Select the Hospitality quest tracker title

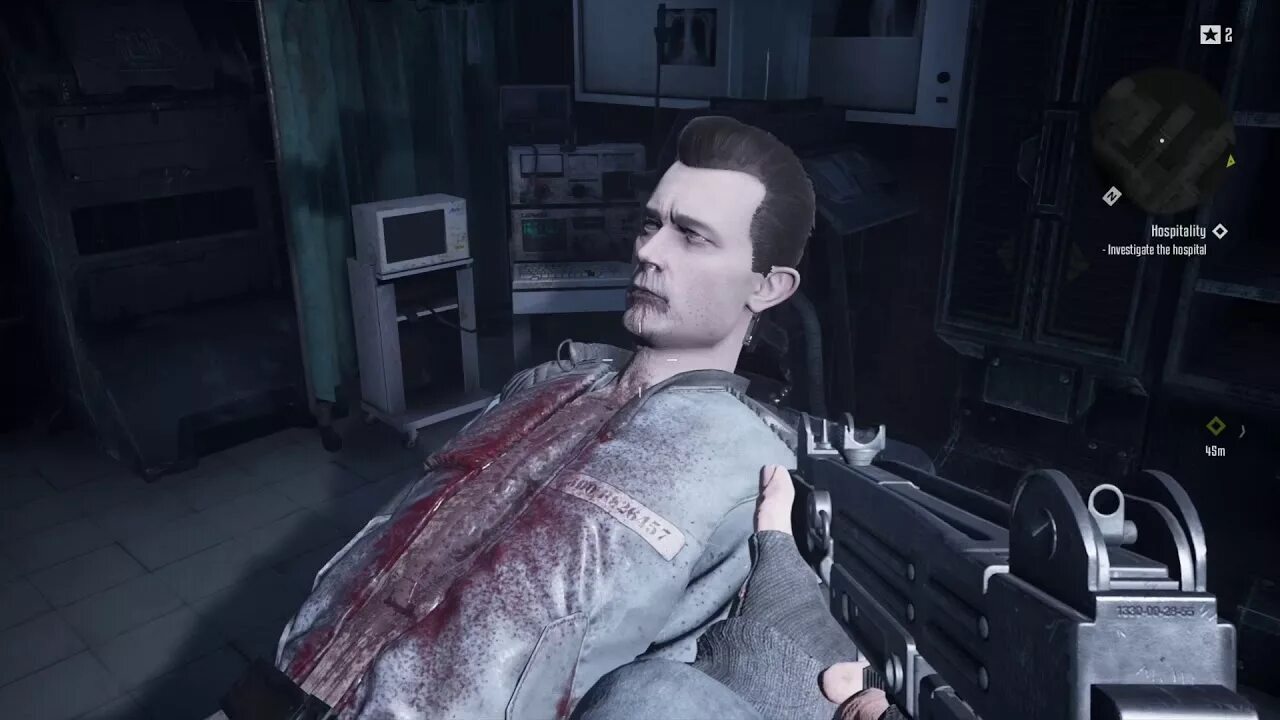[x=1178, y=231]
